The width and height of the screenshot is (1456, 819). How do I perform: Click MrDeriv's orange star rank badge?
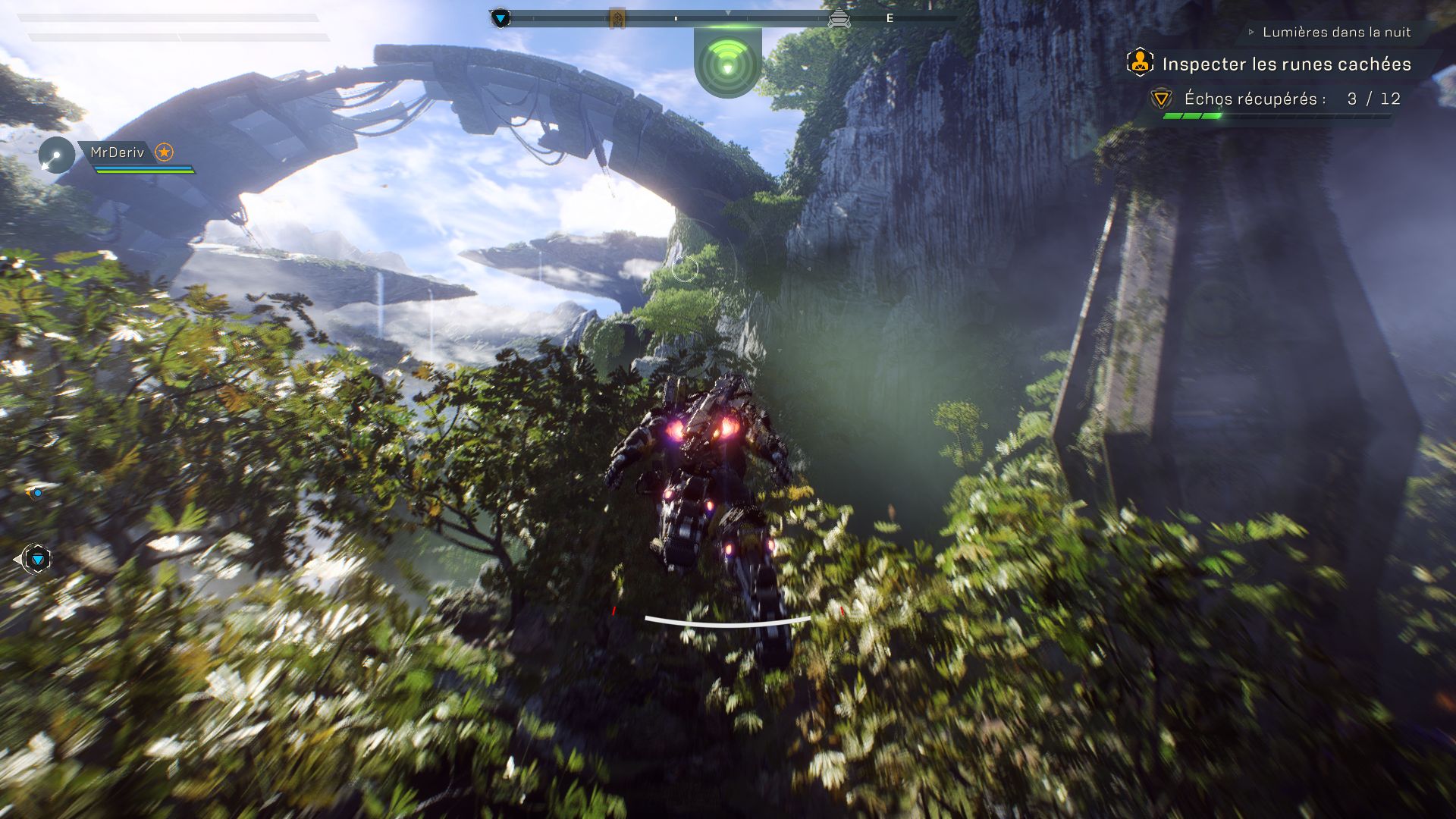pyautogui.click(x=165, y=152)
